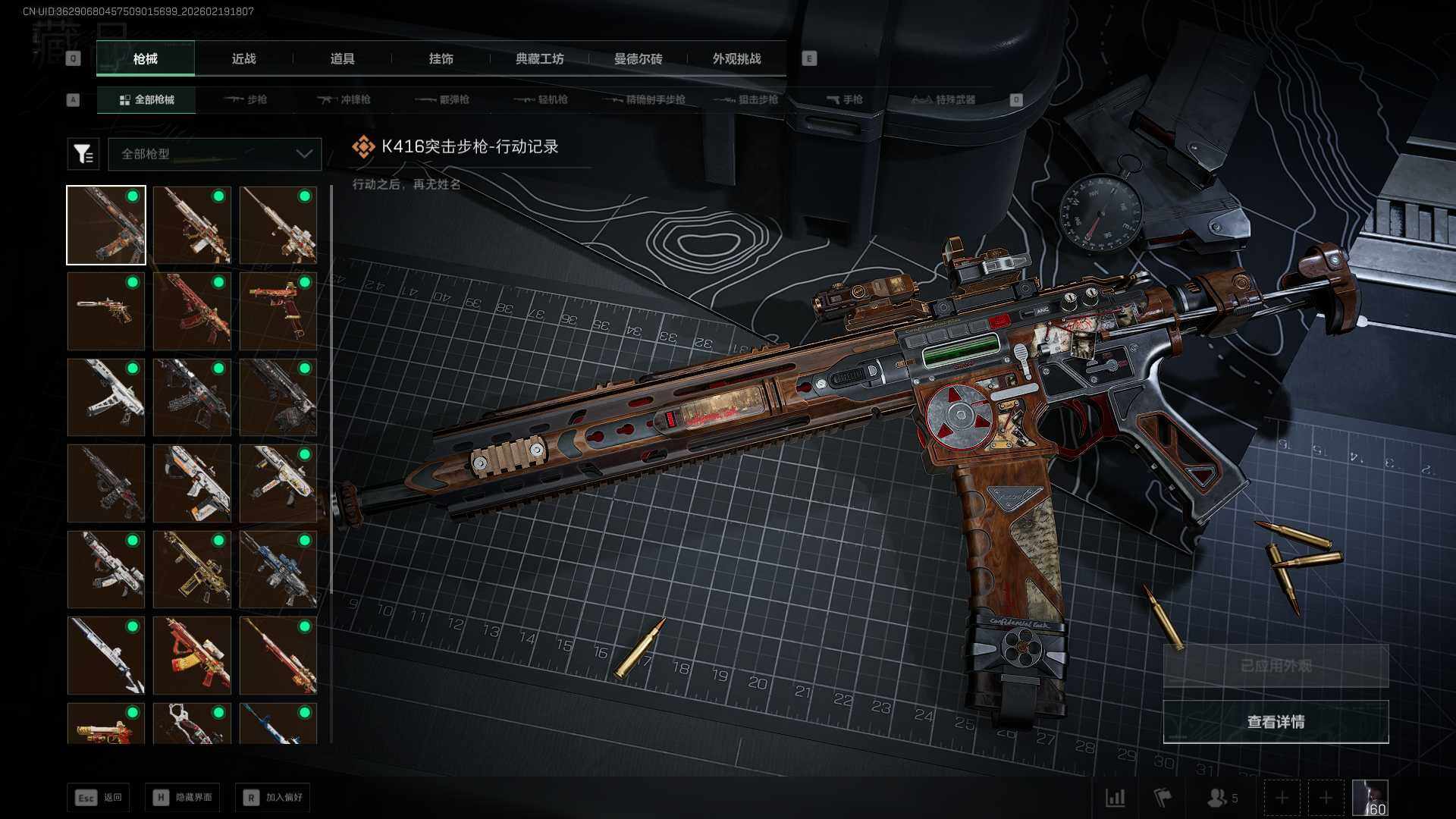This screenshot has width=1456, height=819.
Task: Open the 曼德尔砖 tab
Action: coord(638,58)
